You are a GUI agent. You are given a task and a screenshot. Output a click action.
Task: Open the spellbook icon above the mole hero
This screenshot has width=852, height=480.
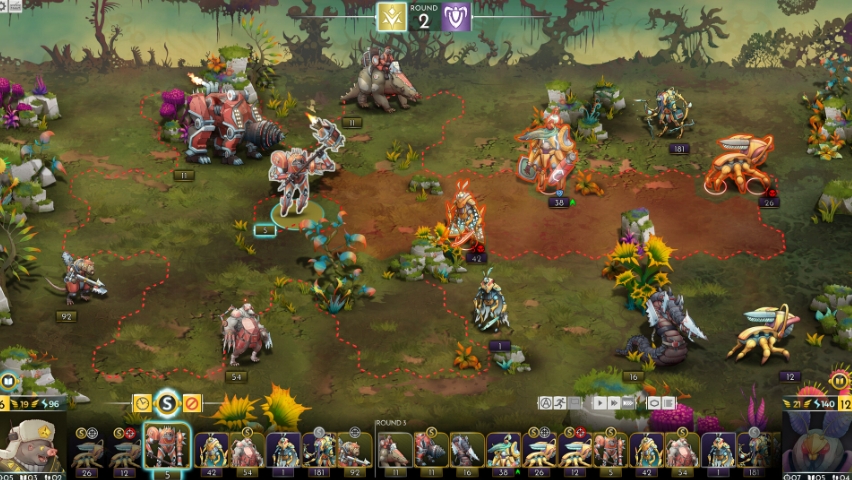(x=9, y=381)
